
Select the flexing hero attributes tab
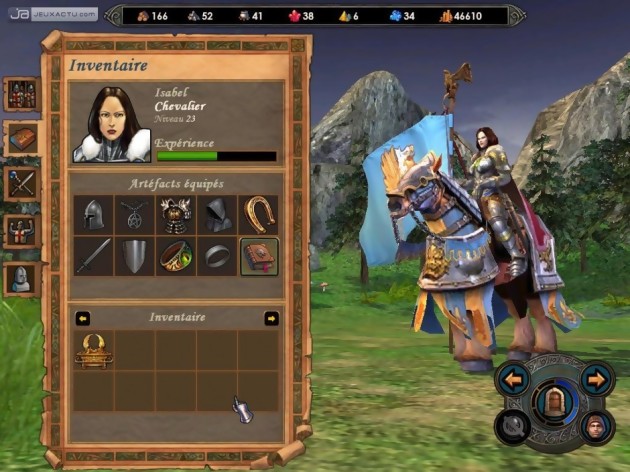click(22, 231)
